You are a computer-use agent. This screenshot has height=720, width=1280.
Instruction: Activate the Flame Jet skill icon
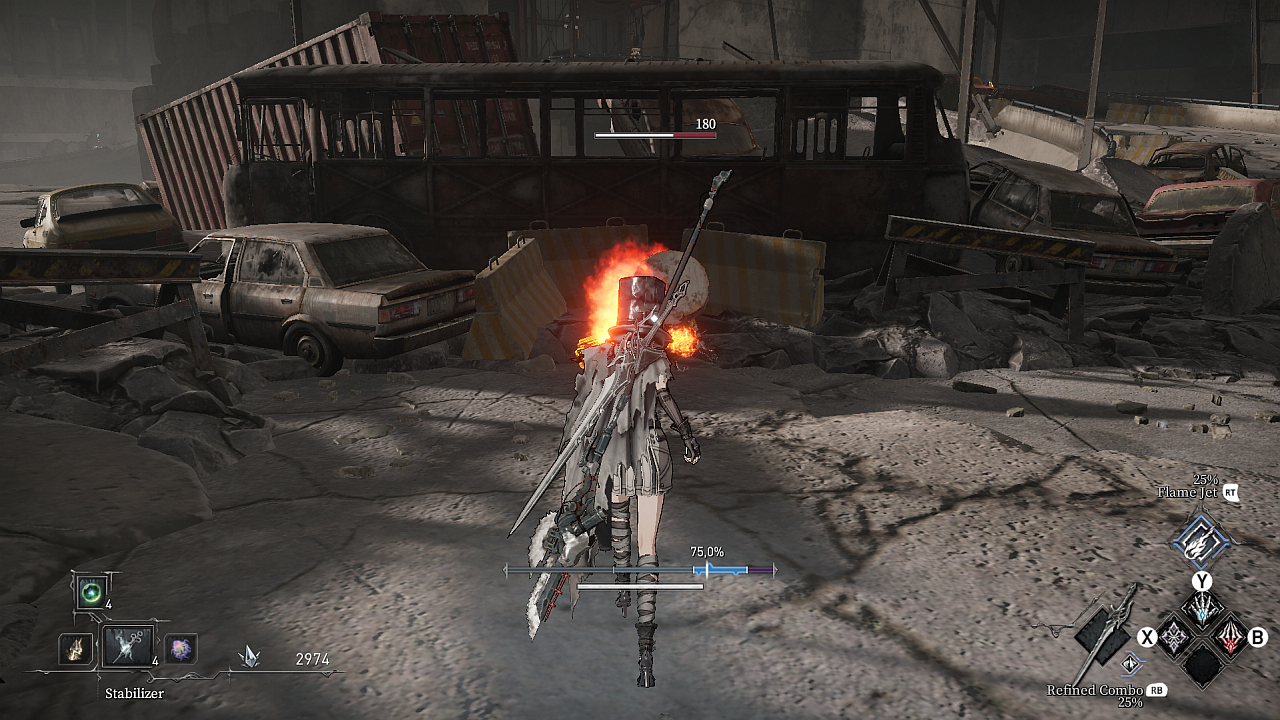[x=1199, y=542]
